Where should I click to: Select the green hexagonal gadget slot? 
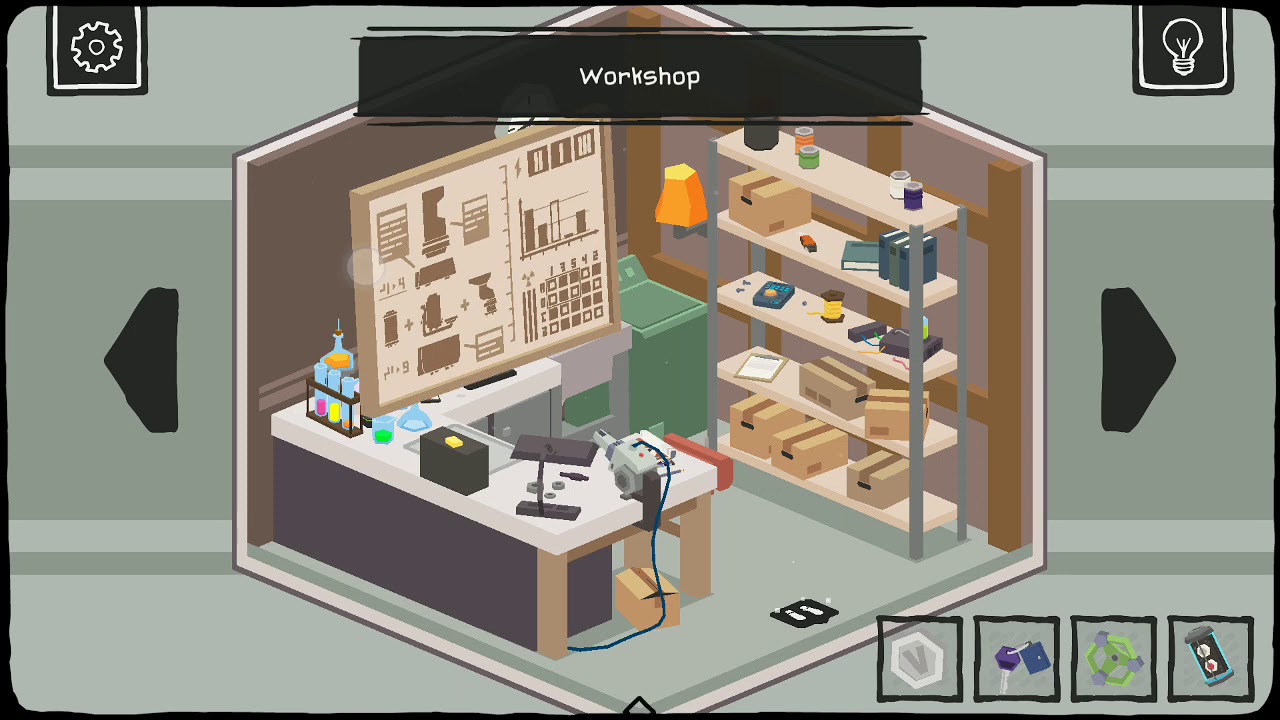[1113, 659]
